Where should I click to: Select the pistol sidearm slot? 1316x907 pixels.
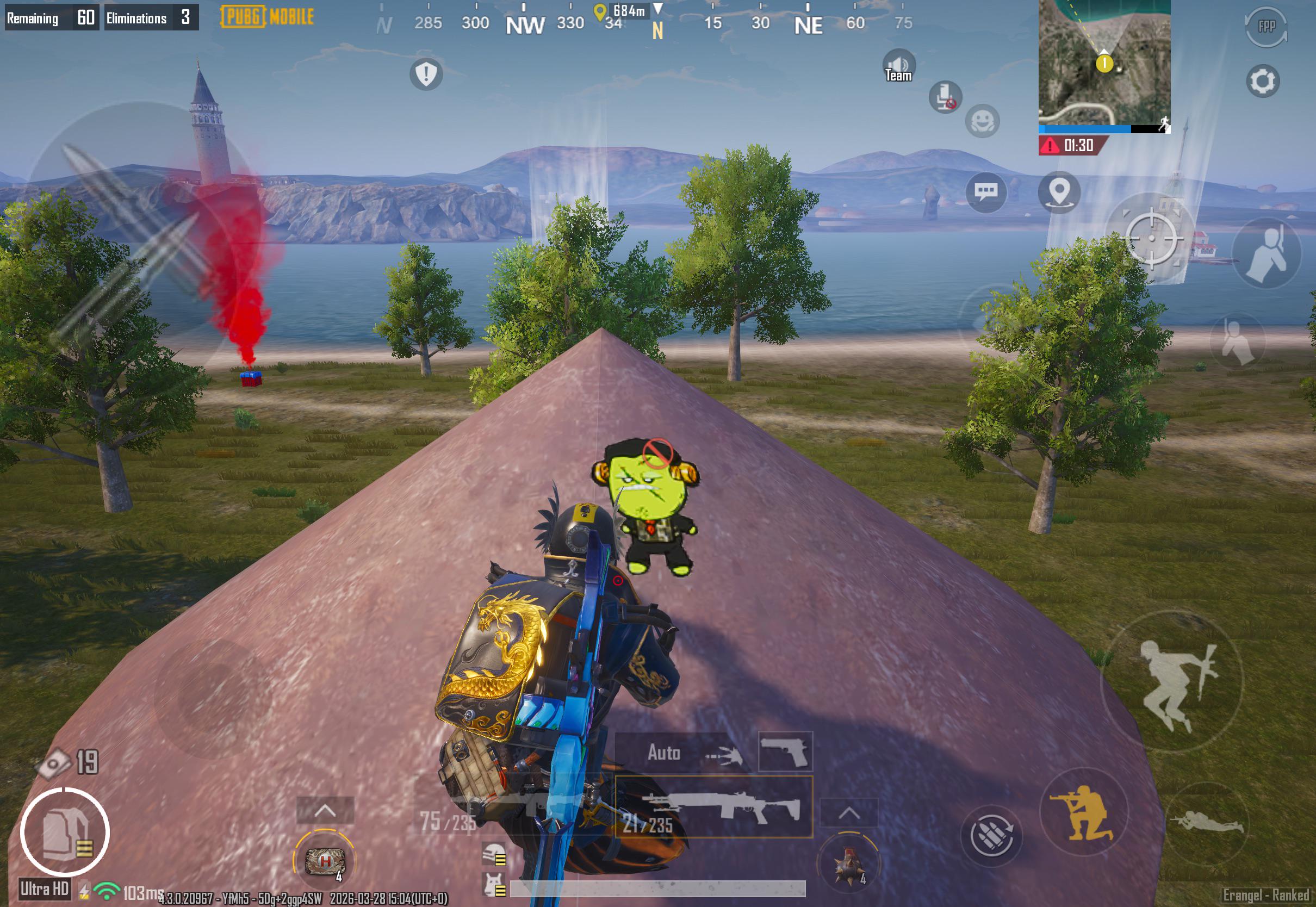click(785, 751)
